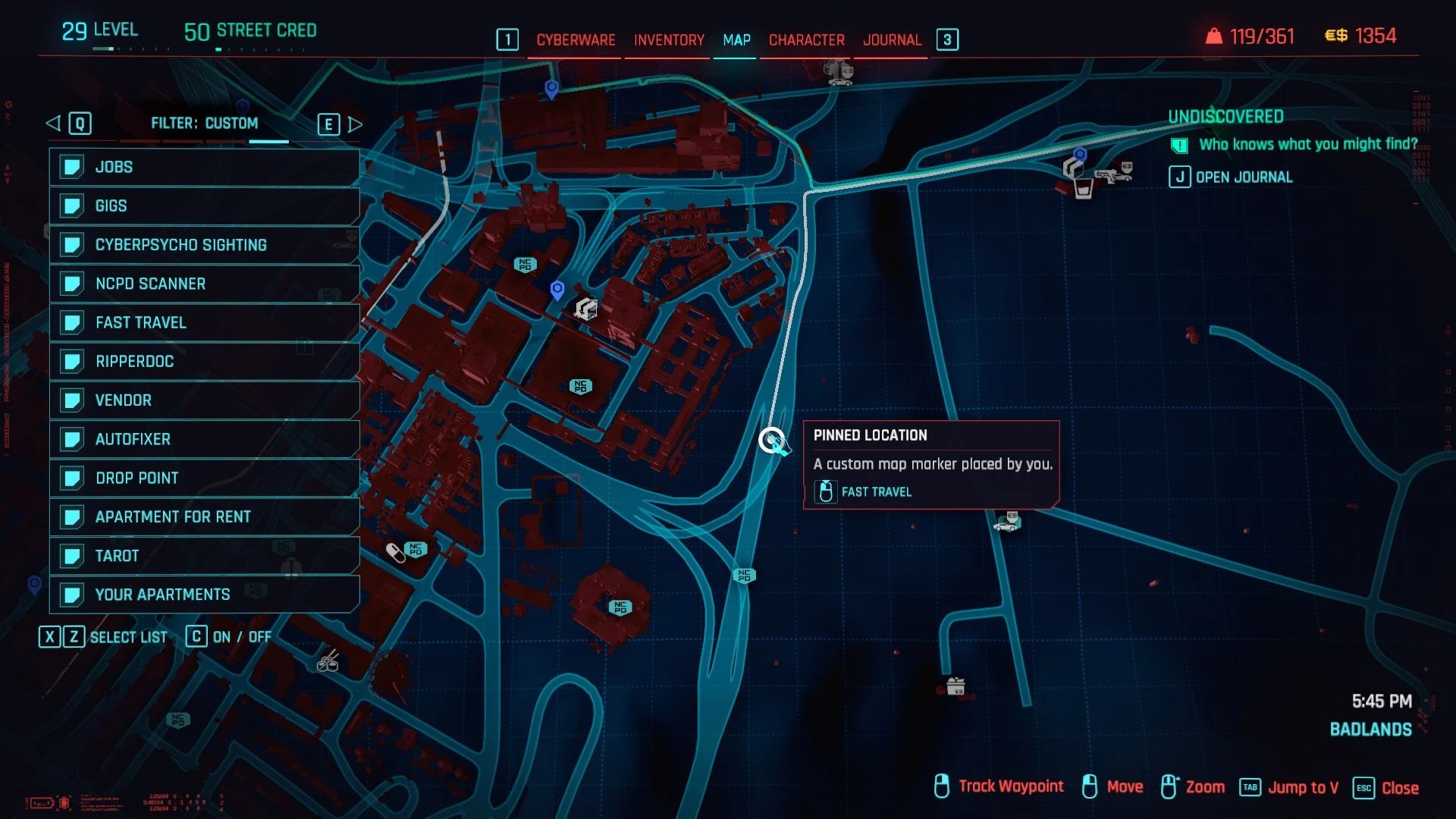The height and width of the screenshot is (819, 1456).
Task: Open the Journal tab
Action: [891, 39]
